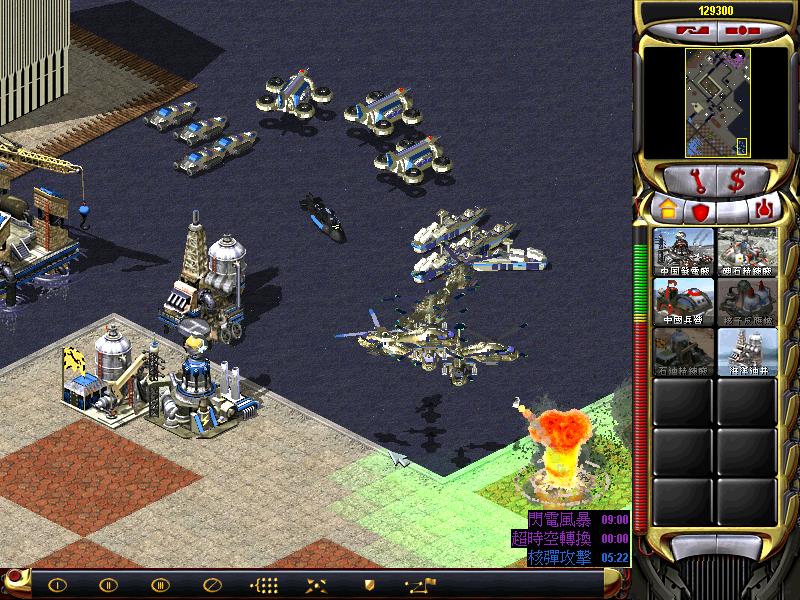800x600 pixels.
Task: Click the slashed-circle command button
Action: click(x=211, y=584)
